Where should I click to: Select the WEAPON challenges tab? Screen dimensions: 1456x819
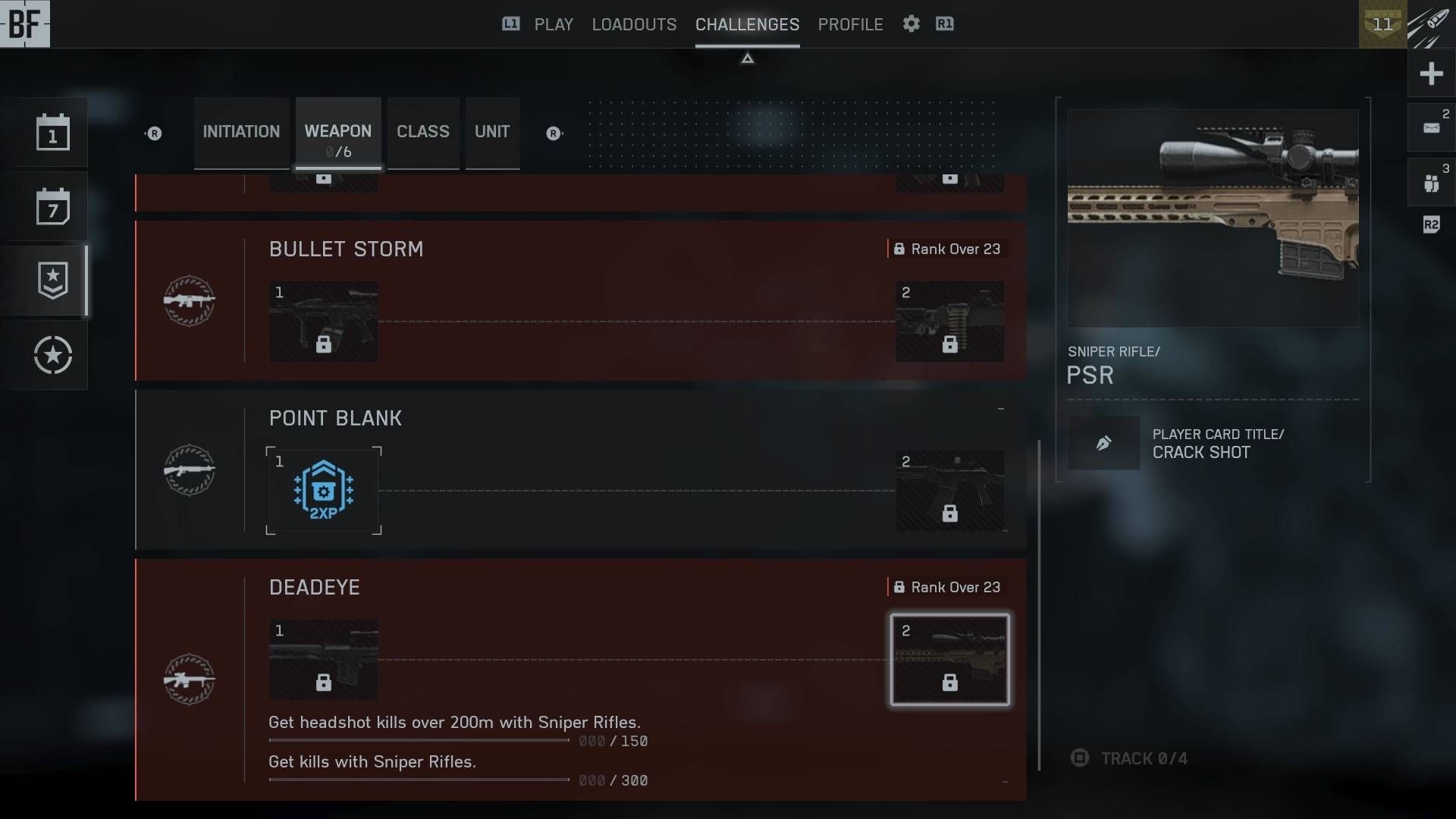(338, 133)
